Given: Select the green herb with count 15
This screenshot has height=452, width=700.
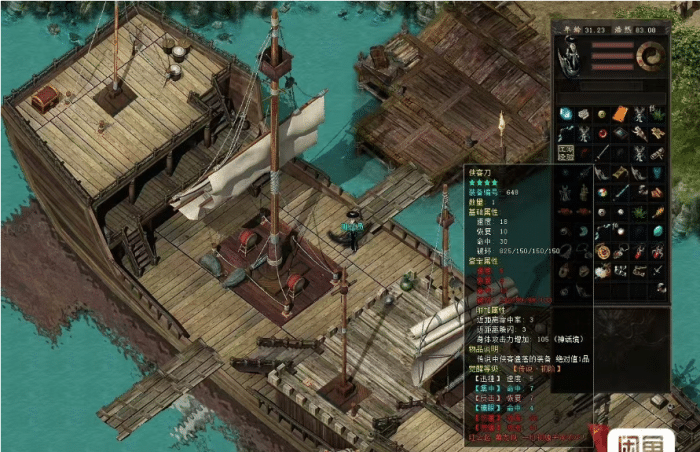Looking at the screenshot, I should tap(658, 114).
